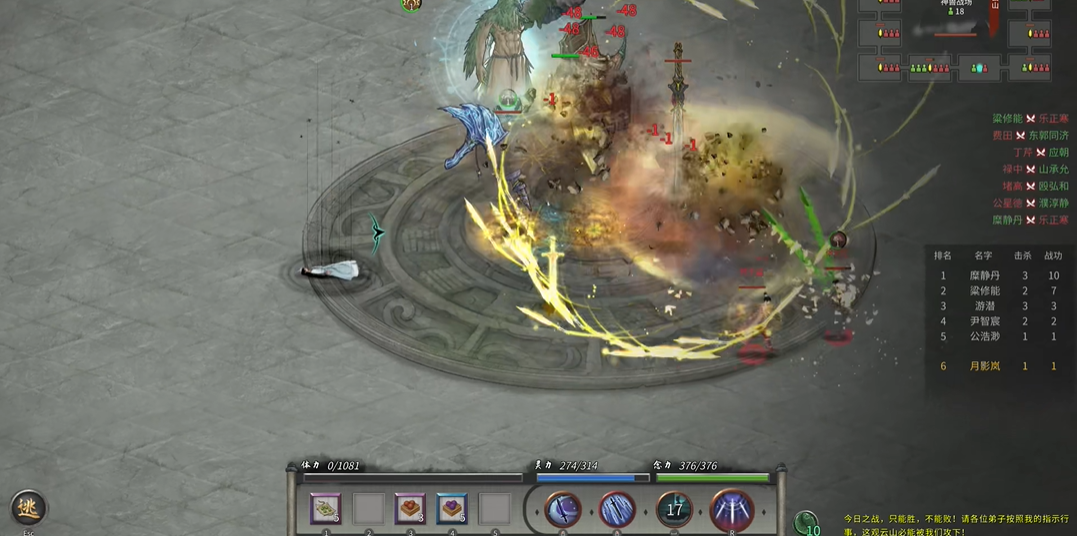1077x536 pixels.
Task: Select the skill on cooldown showing 17
Action: [x=675, y=510]
